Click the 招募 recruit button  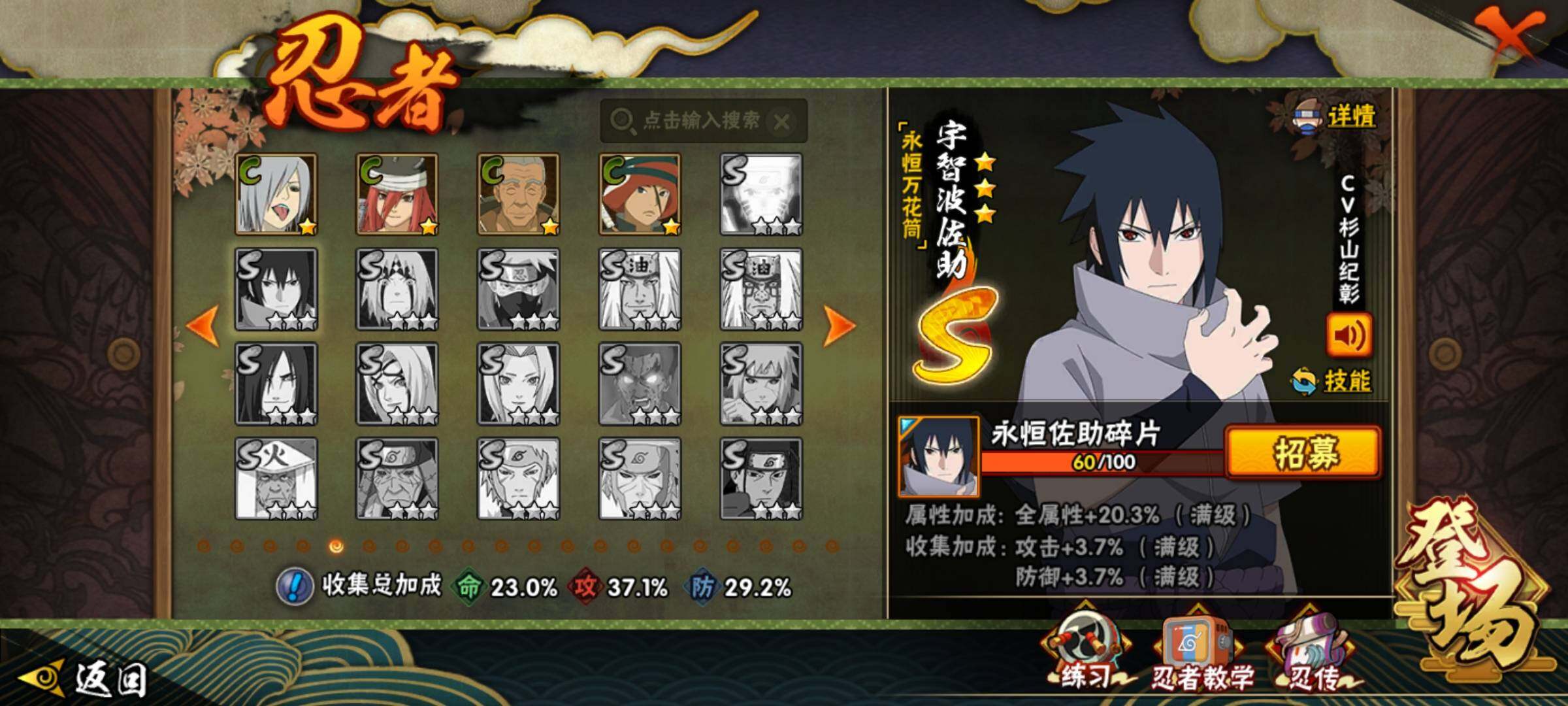point(1303,452)
